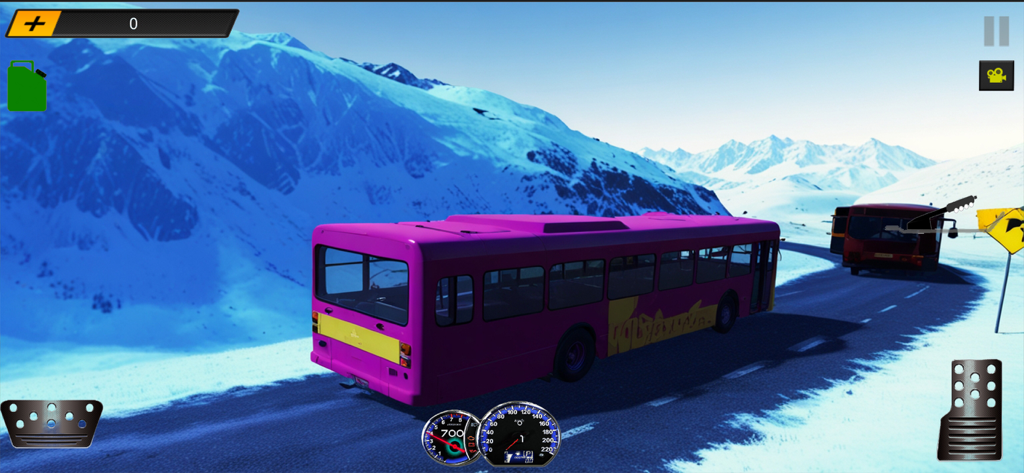Tap the brake pedal
1024x473 pixels.
[x=51, y=422]
